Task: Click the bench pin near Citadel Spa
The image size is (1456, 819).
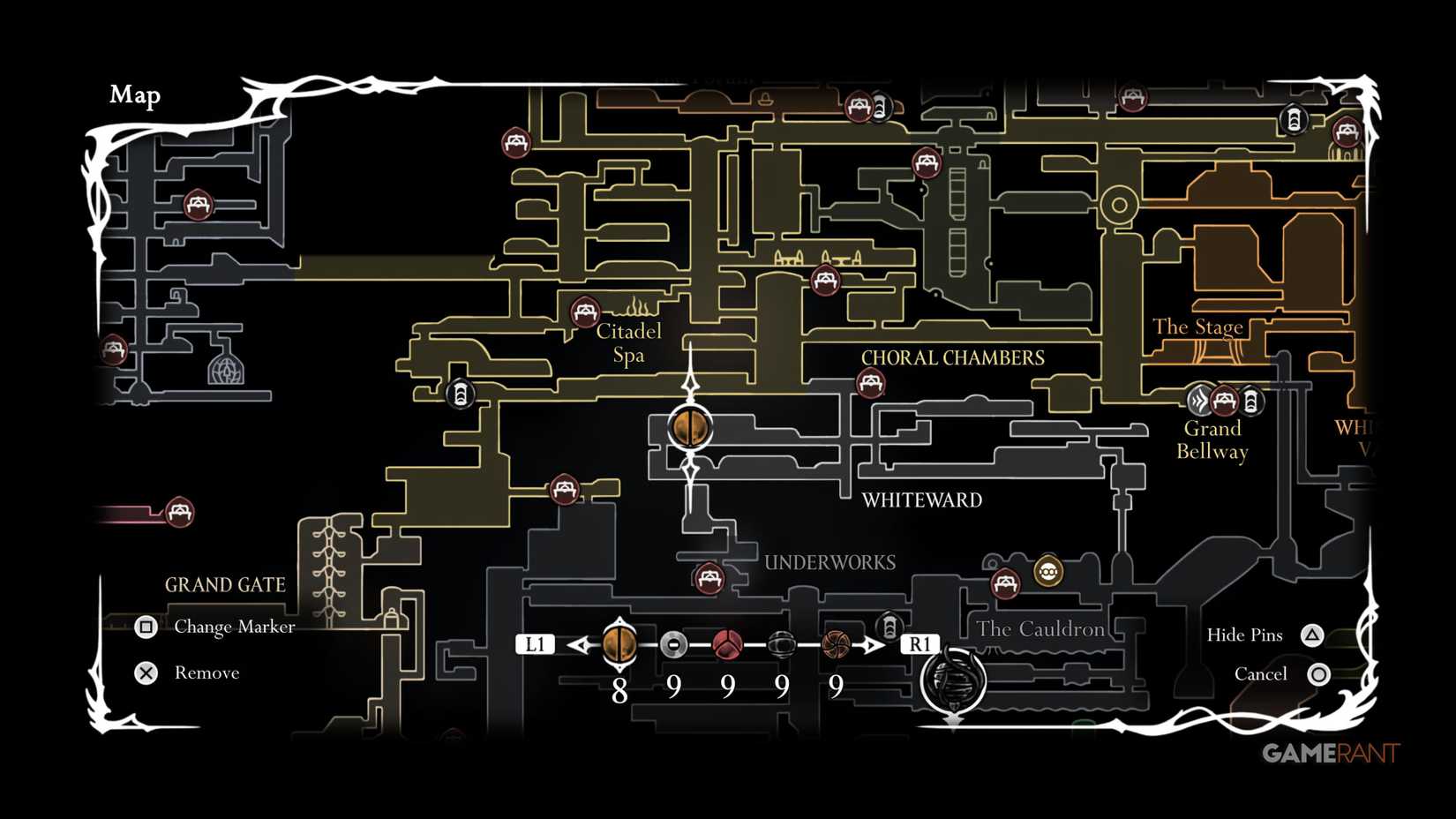Action: point(585,312)
